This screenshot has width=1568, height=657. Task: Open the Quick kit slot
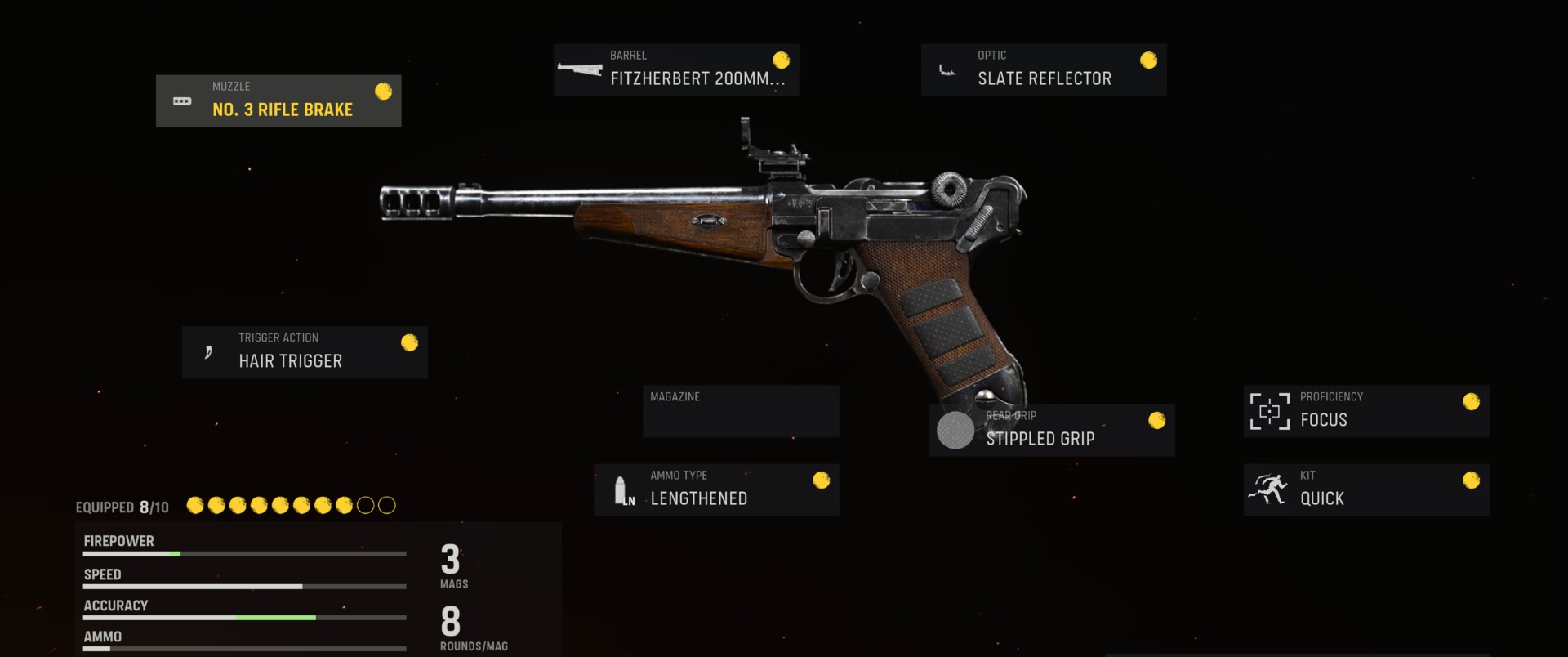[x=1365, y=489]
